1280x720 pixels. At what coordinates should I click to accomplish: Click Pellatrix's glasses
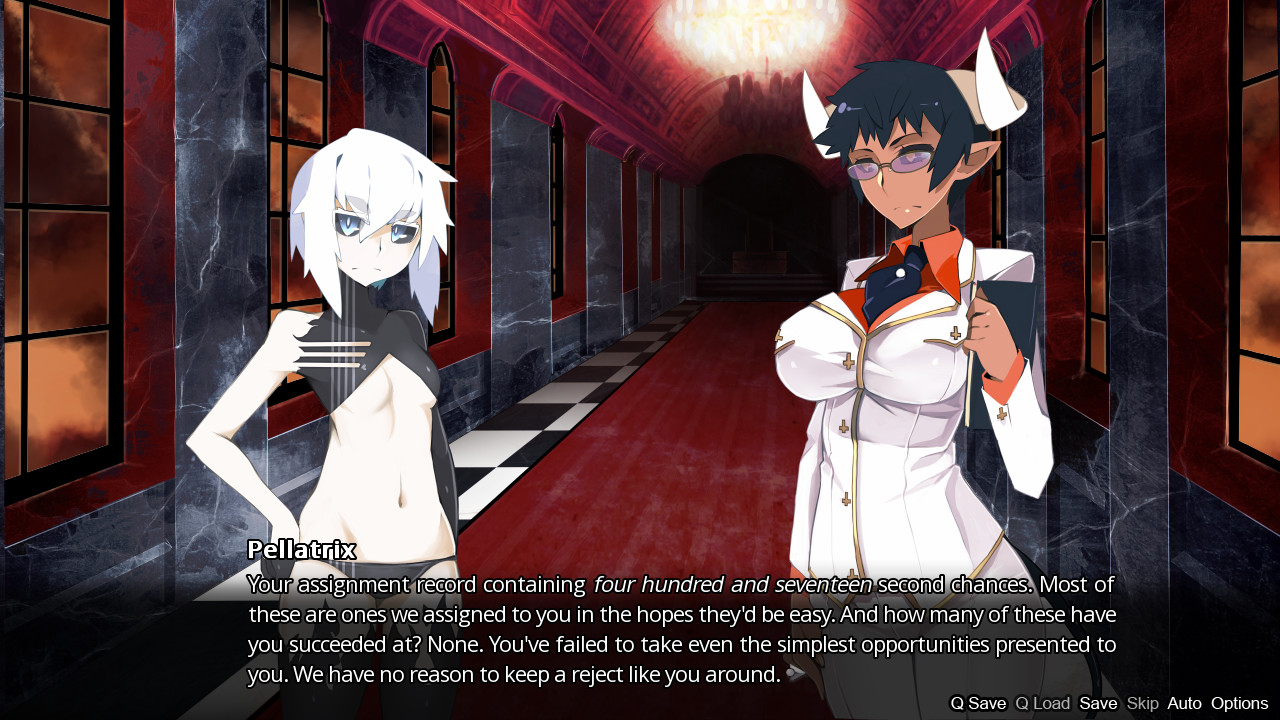(x=890, y=165)
